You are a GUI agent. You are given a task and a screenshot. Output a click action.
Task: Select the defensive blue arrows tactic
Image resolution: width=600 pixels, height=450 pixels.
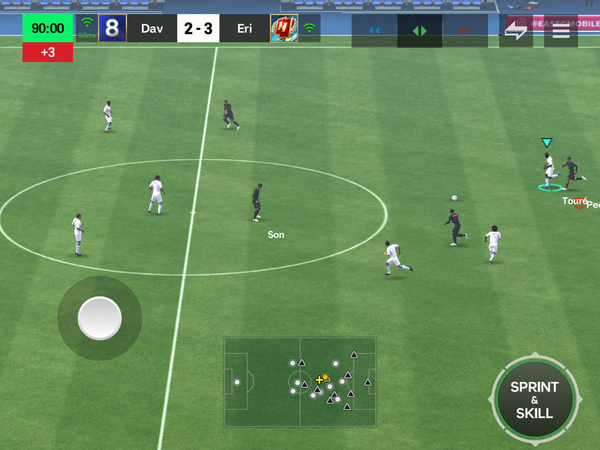(x=375, y=31)
